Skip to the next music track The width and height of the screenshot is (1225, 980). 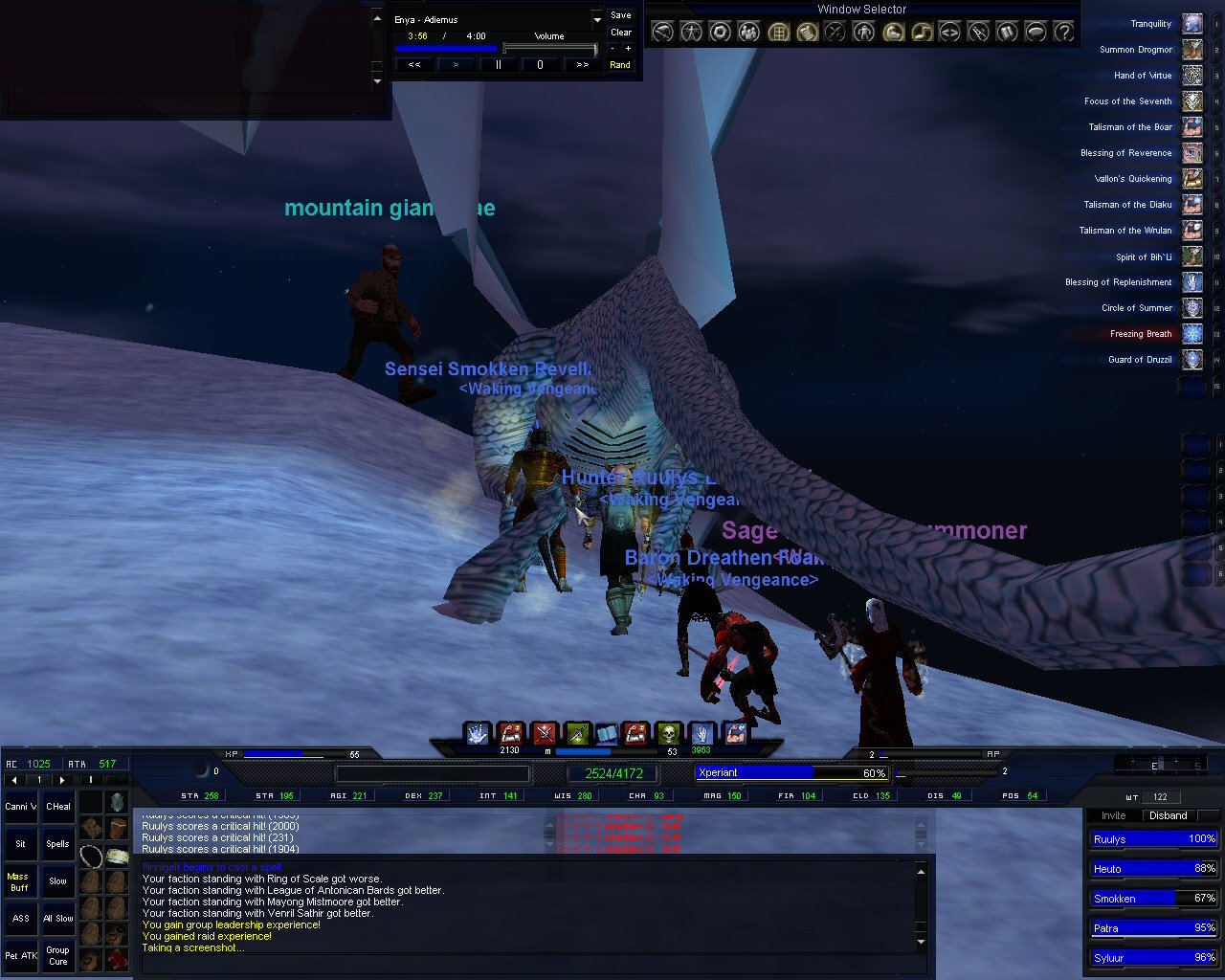(582, 65)
